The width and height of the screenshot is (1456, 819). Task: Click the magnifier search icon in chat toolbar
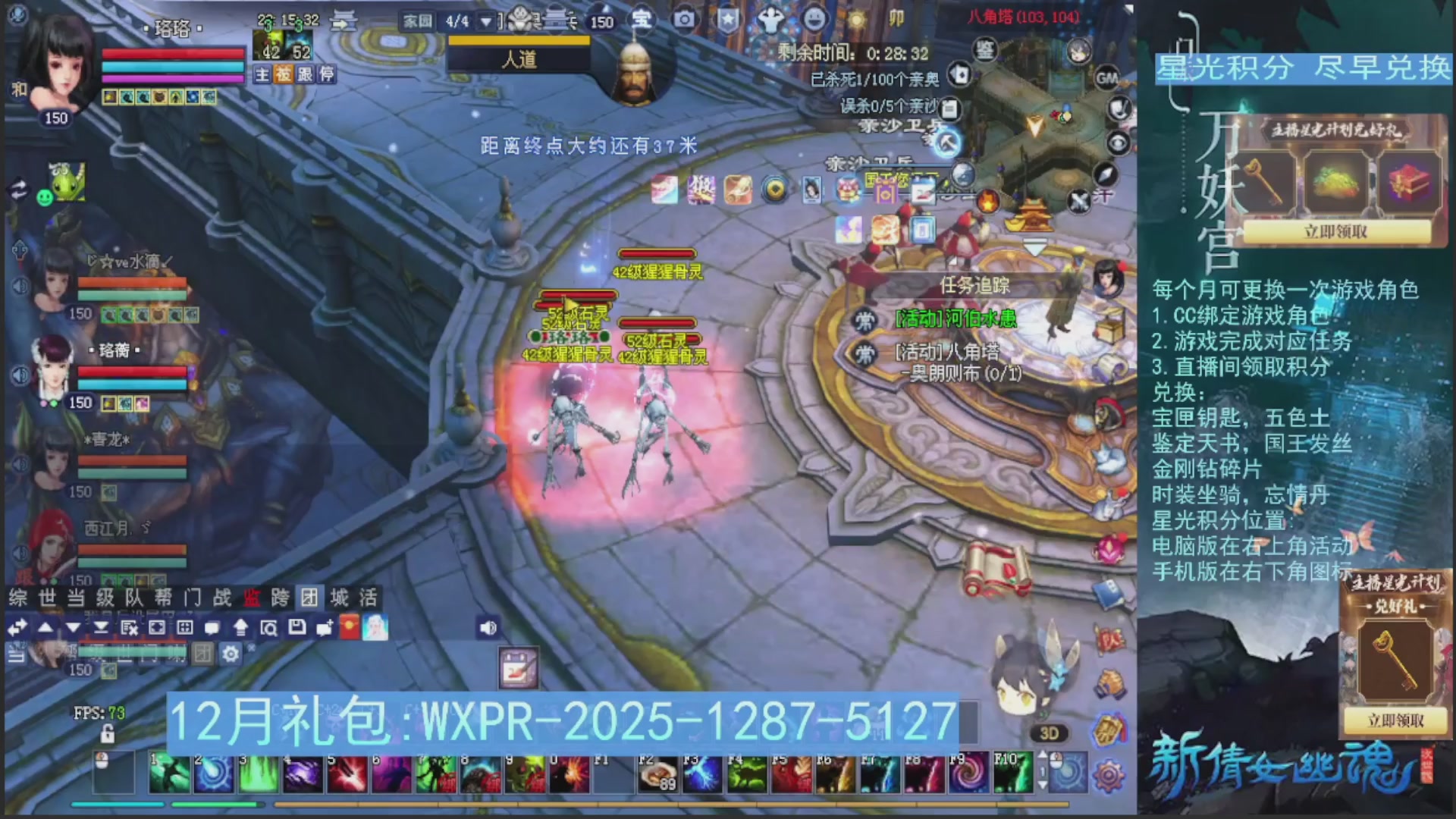click(x=271, y=627)
